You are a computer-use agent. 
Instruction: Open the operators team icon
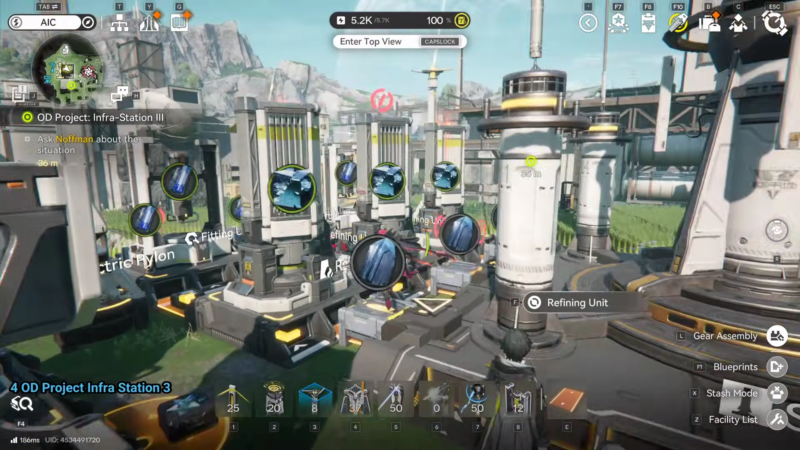(x=738, y=23)
